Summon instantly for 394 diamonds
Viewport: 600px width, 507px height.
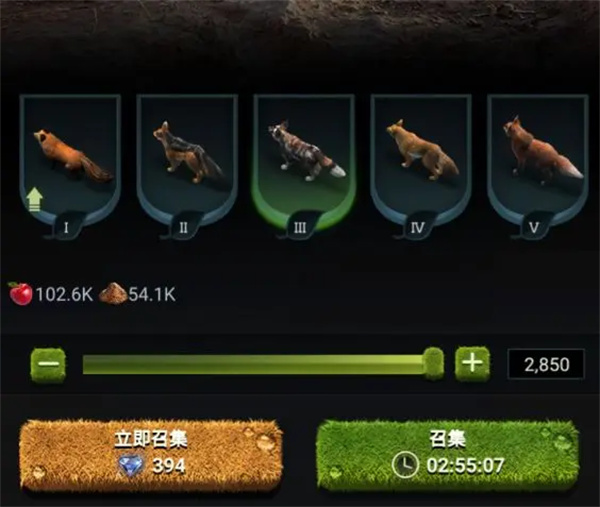[151, 453]
